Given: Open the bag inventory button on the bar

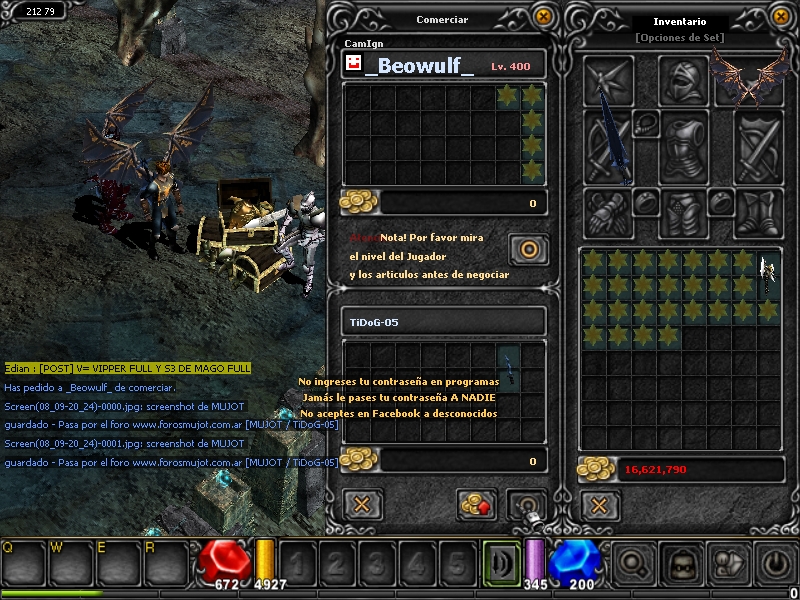Looking at the screenshot, I should (x=681, y=565).
